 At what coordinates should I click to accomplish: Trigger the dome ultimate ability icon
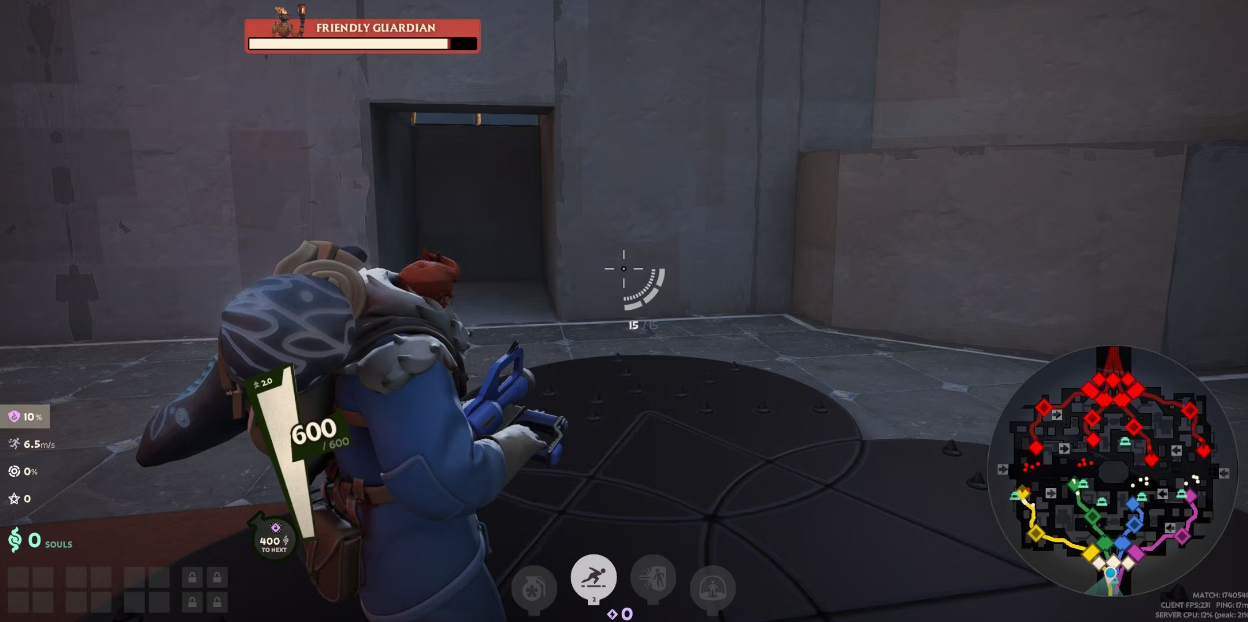712,589
